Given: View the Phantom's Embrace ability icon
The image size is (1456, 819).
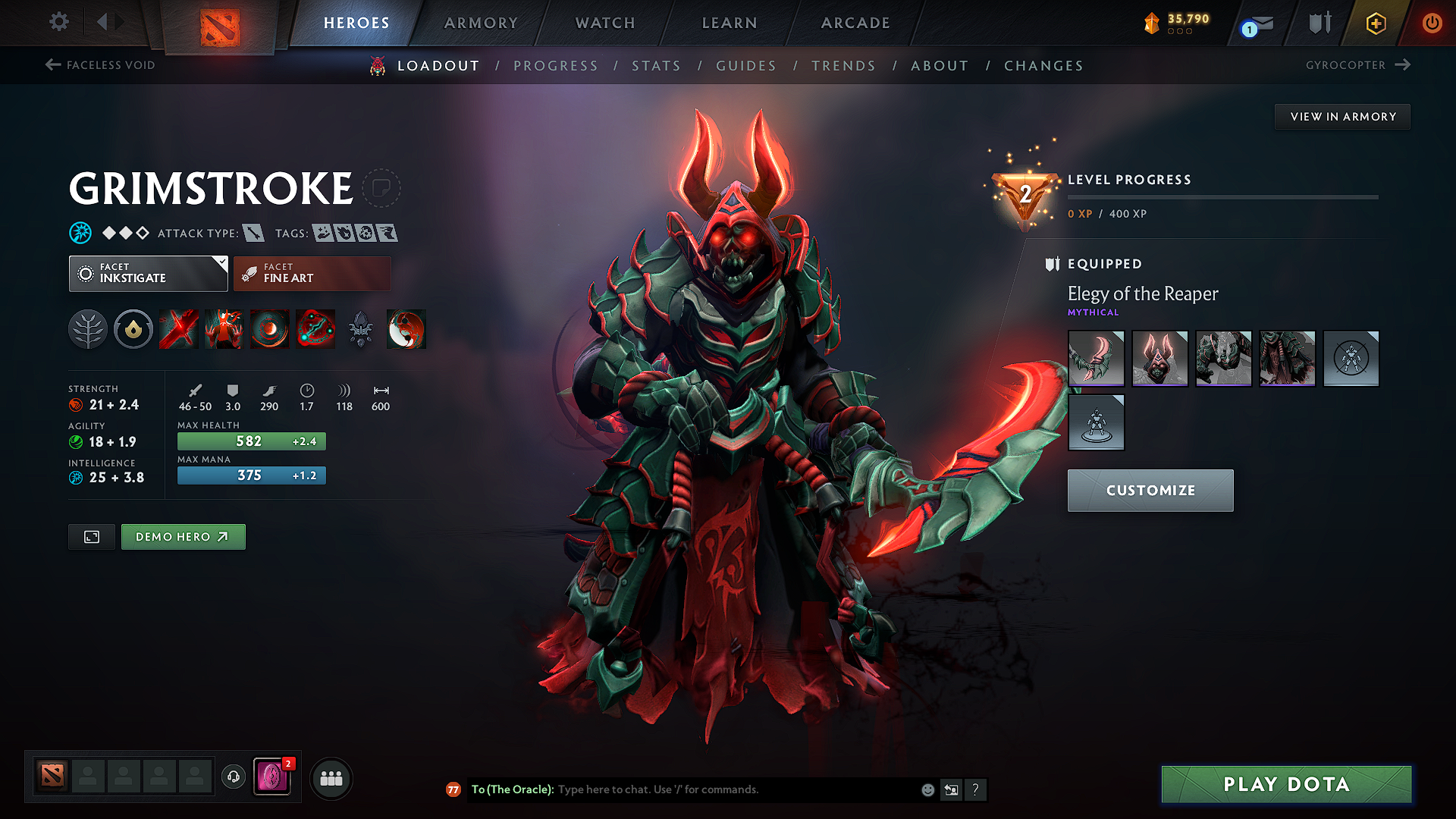Looking at the screenshot, I should click(224, 329).
